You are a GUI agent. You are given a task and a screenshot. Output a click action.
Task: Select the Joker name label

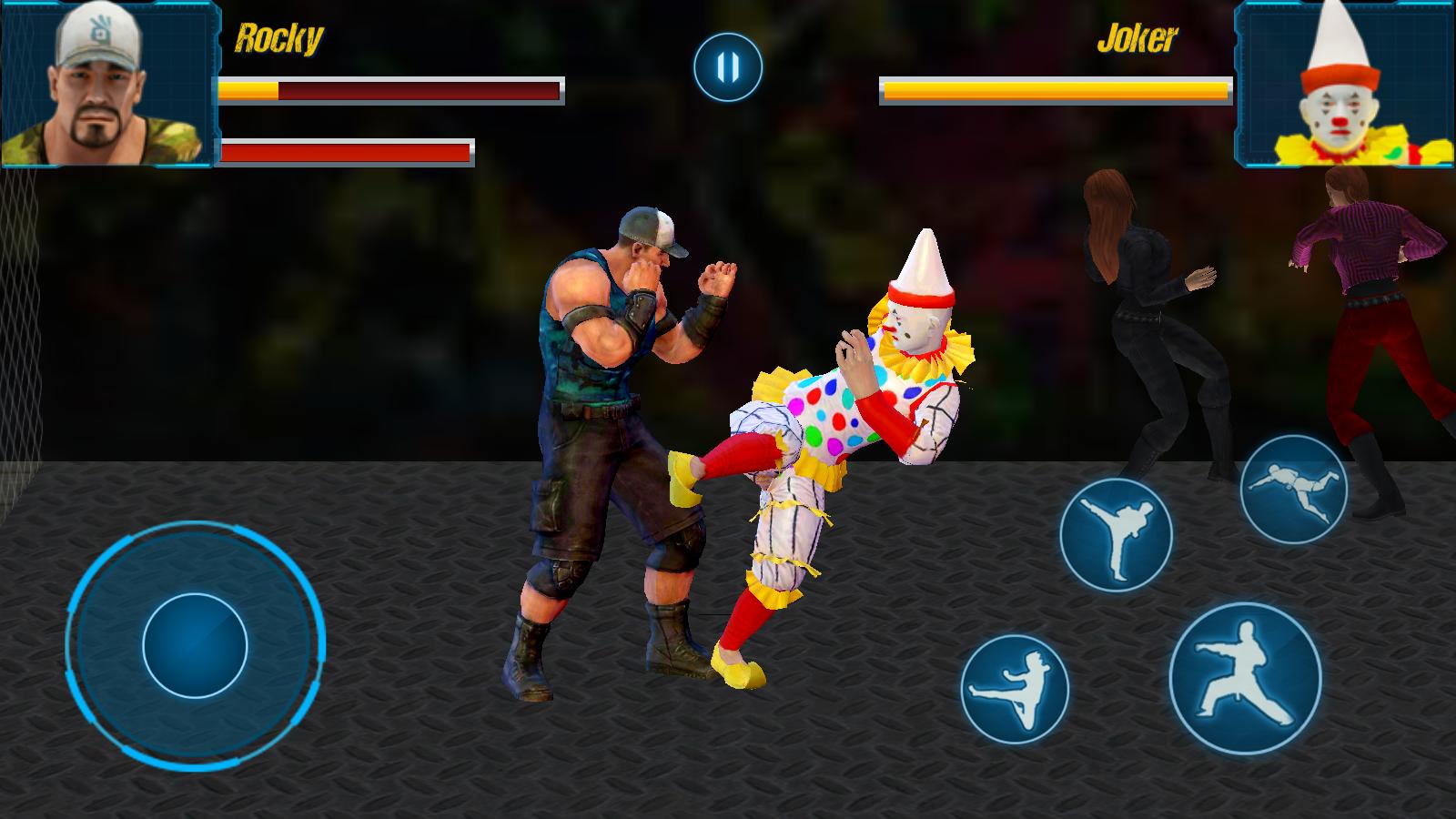pos(1137,38)
